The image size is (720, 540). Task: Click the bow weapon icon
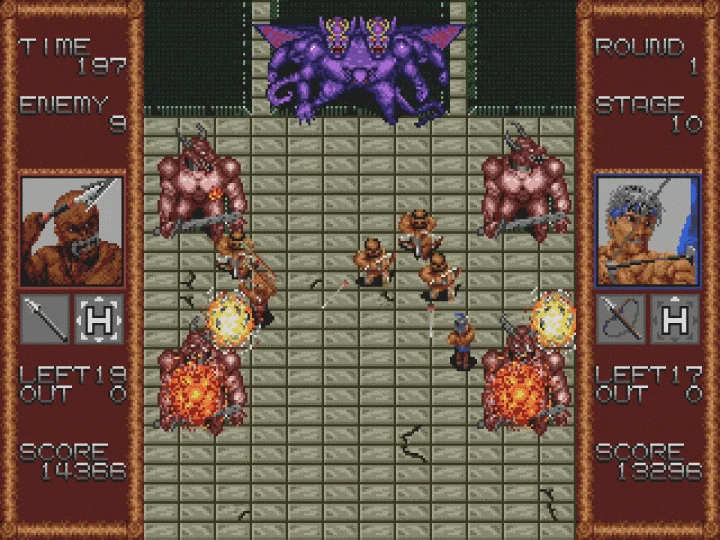coord(621,319)
